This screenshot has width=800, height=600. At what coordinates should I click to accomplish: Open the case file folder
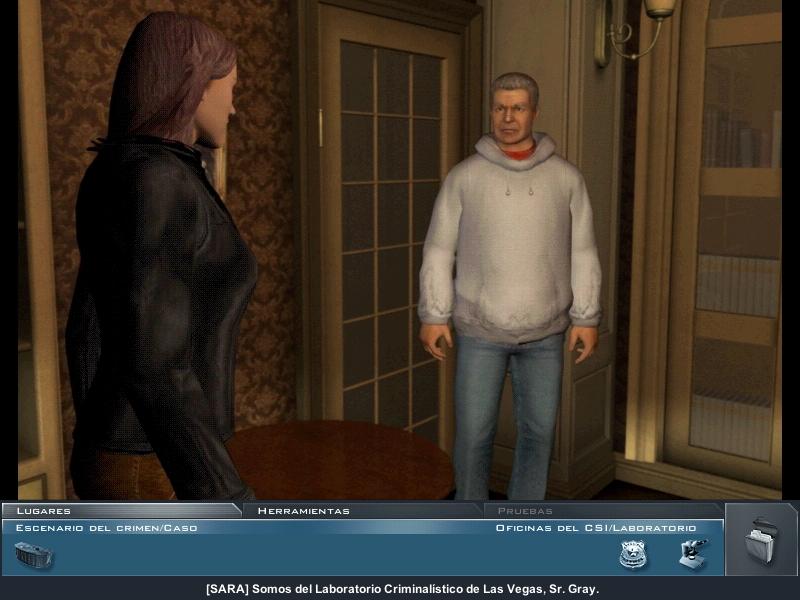click(761, 540)
